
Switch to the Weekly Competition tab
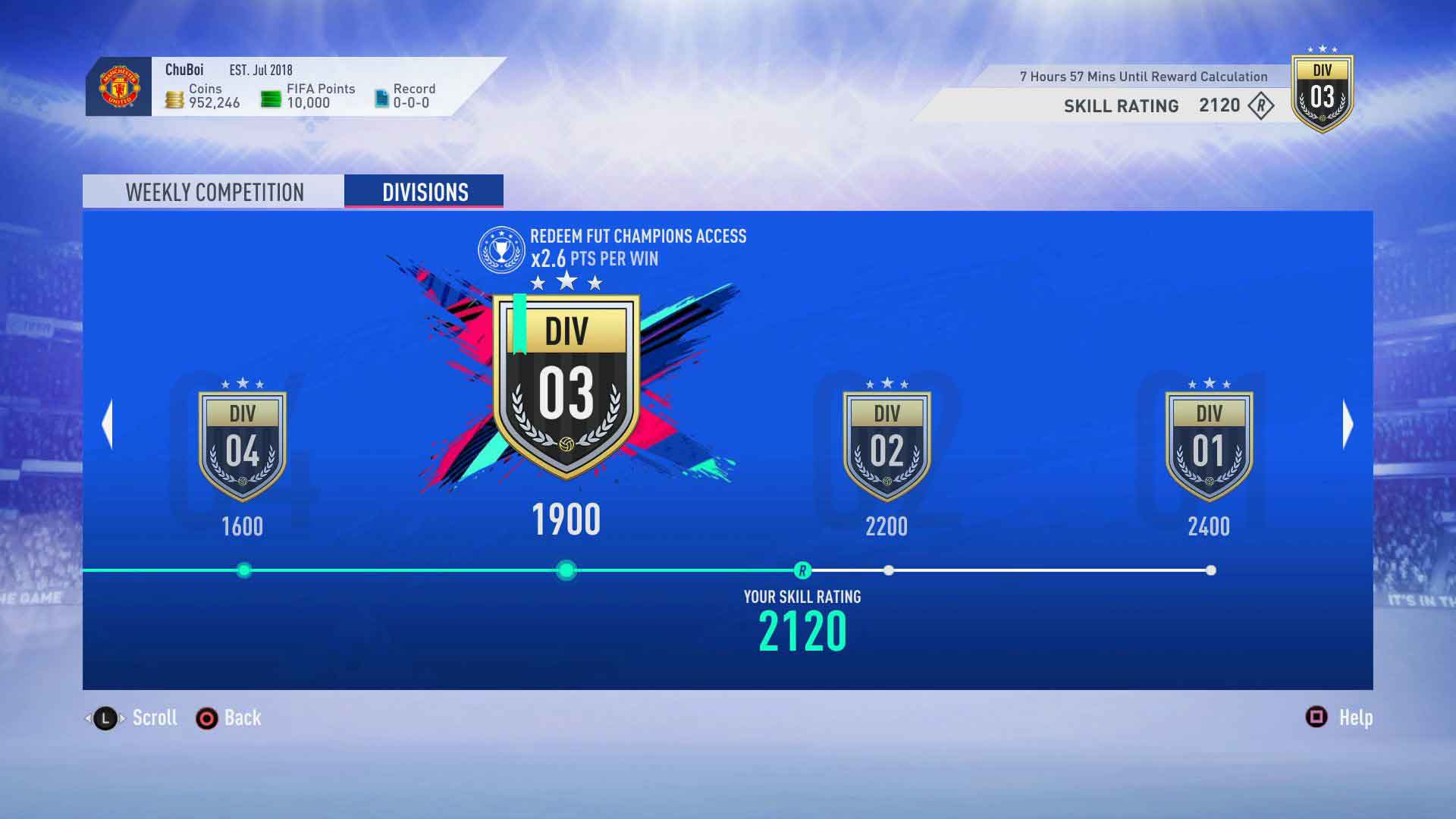pos(215,191)
